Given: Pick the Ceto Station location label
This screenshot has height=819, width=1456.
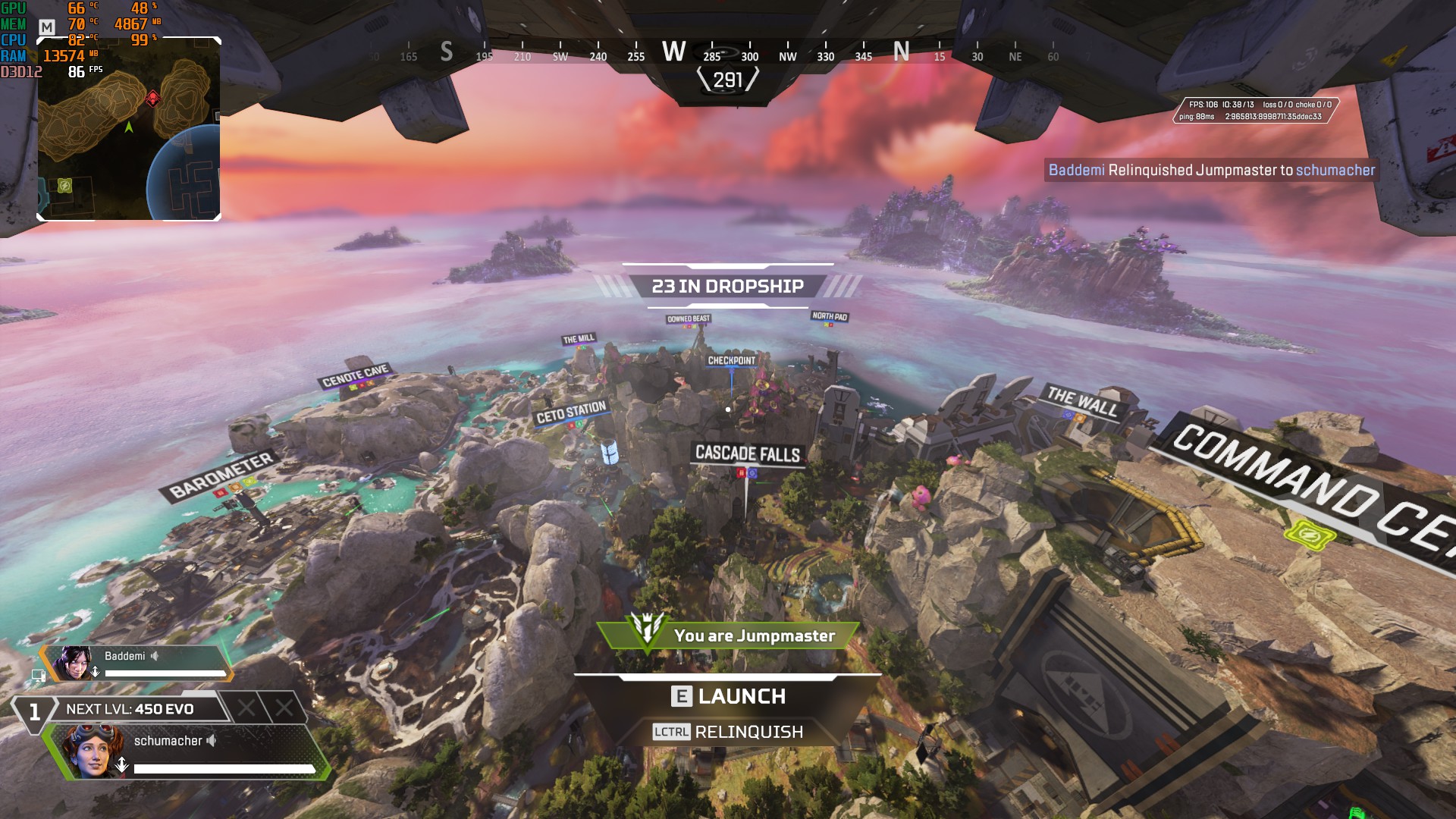Looking at the screenshot, I should 571,412.
